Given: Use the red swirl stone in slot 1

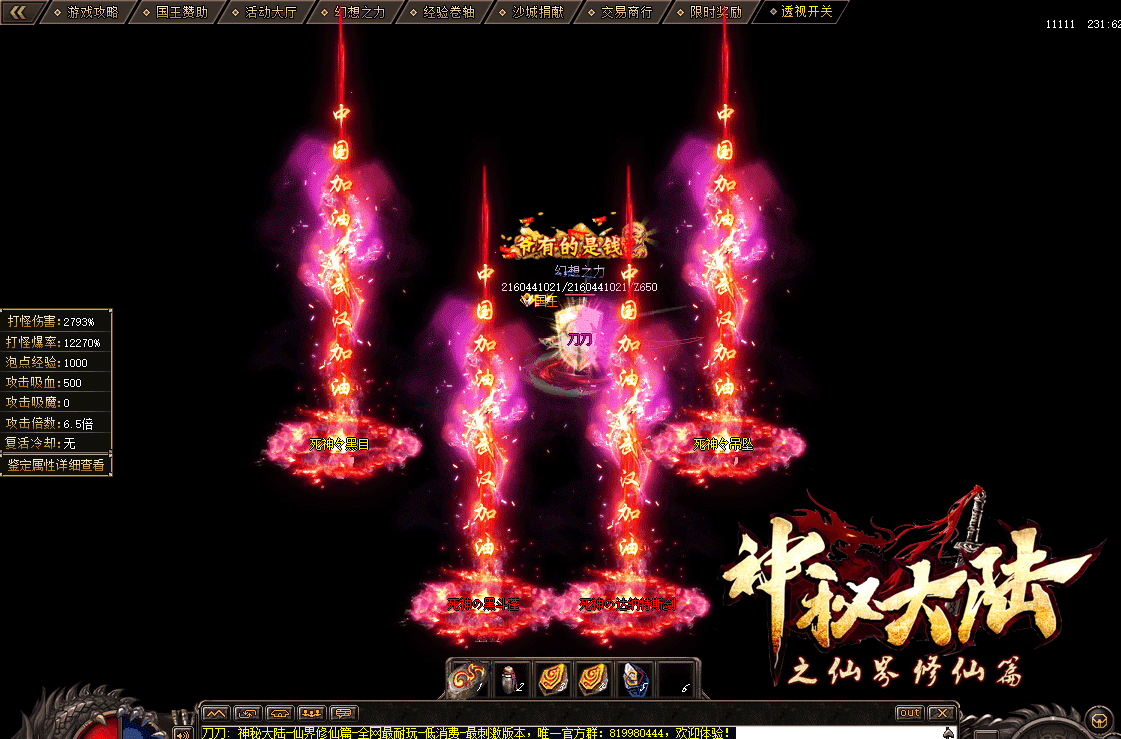Looking at the screenshot, I should tap(468, 678).
